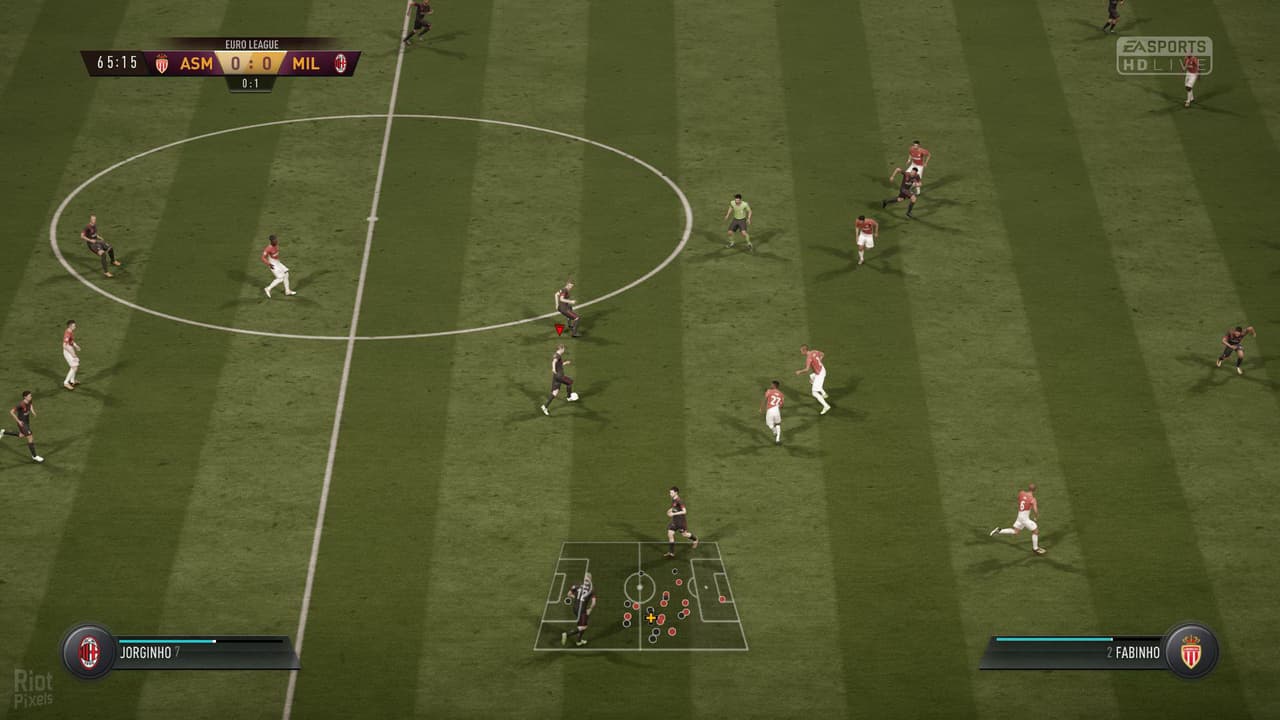Image resolution: width=1280 pixels, height=720 pixels.
Task: Click the radar minimap of the pitch
Action: tap(640, 596)
